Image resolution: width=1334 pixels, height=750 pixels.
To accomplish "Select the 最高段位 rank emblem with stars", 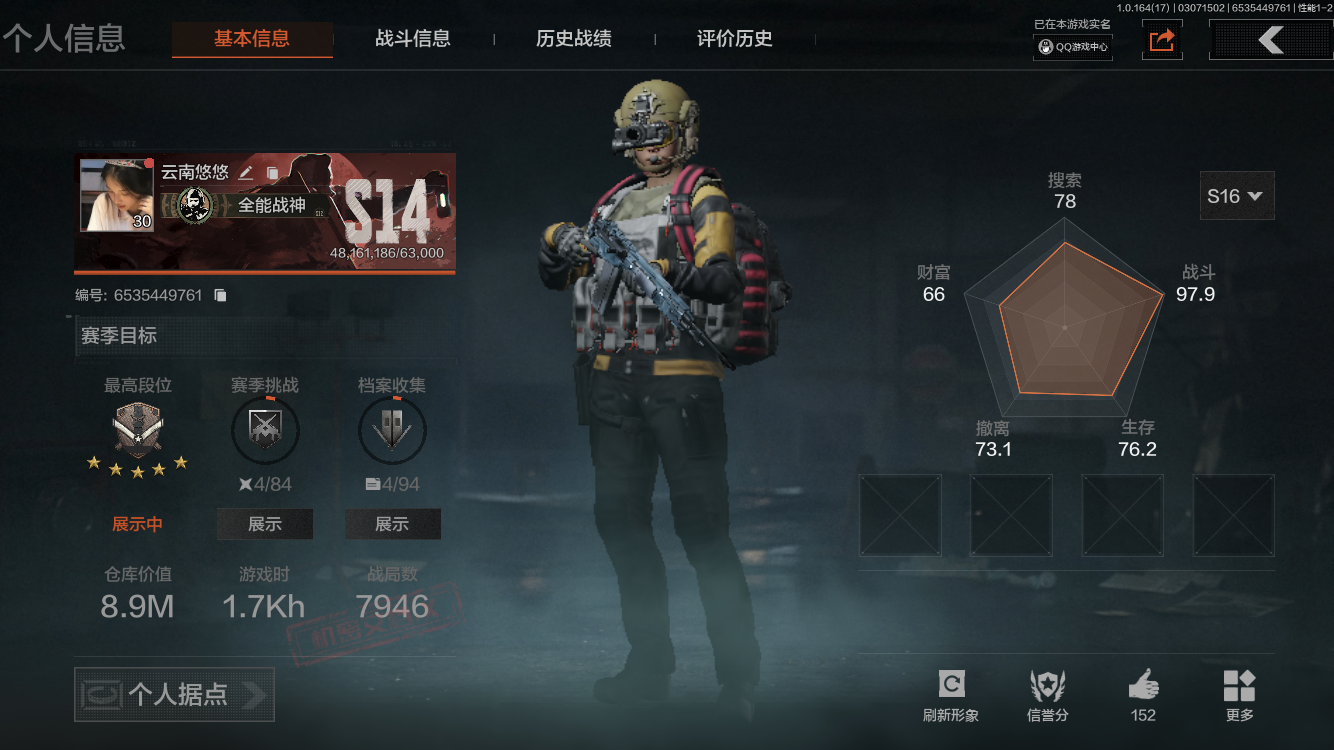I will (138, 430).
